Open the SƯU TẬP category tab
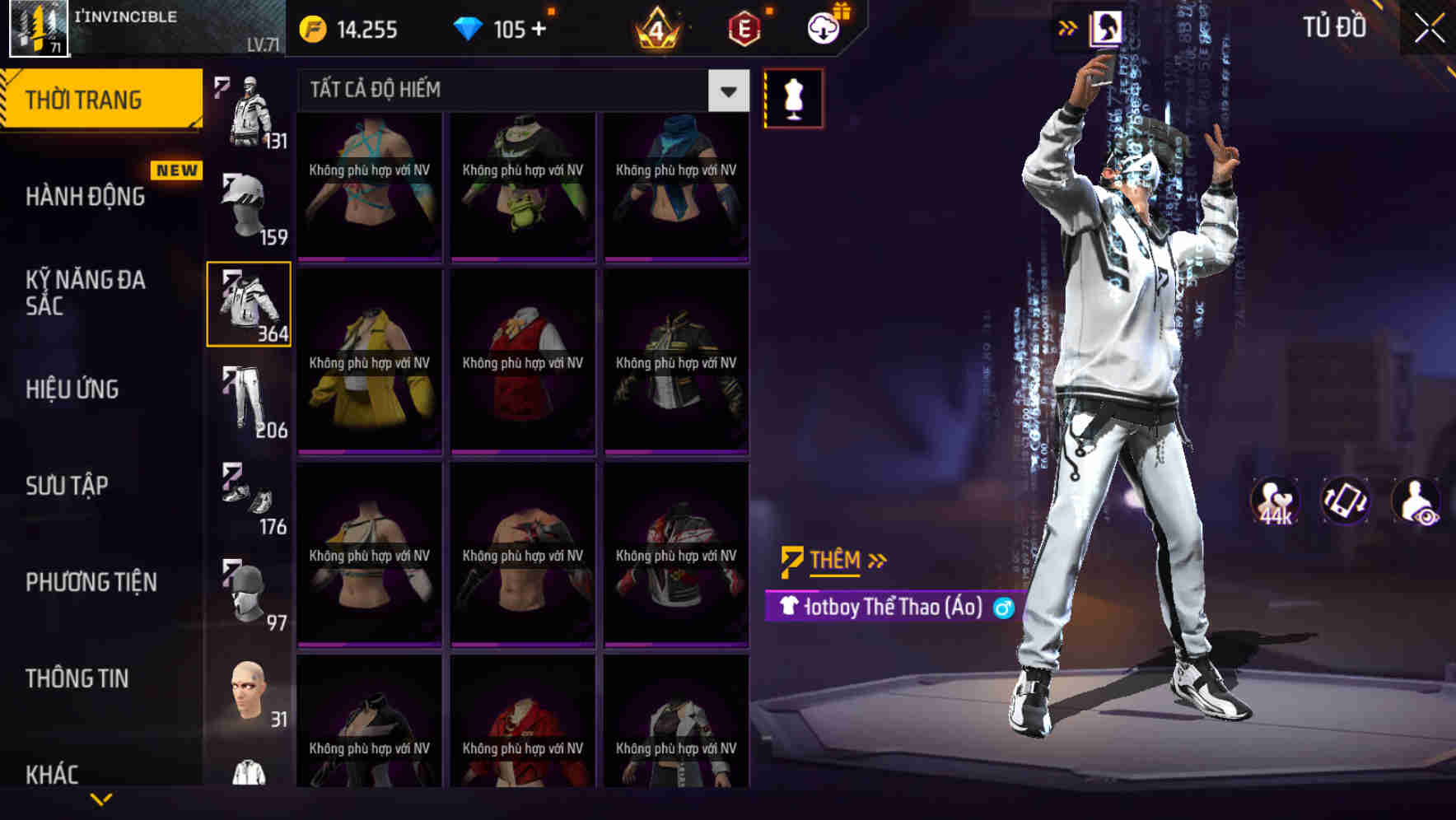1456x820 pixels. tap(69, 486)
